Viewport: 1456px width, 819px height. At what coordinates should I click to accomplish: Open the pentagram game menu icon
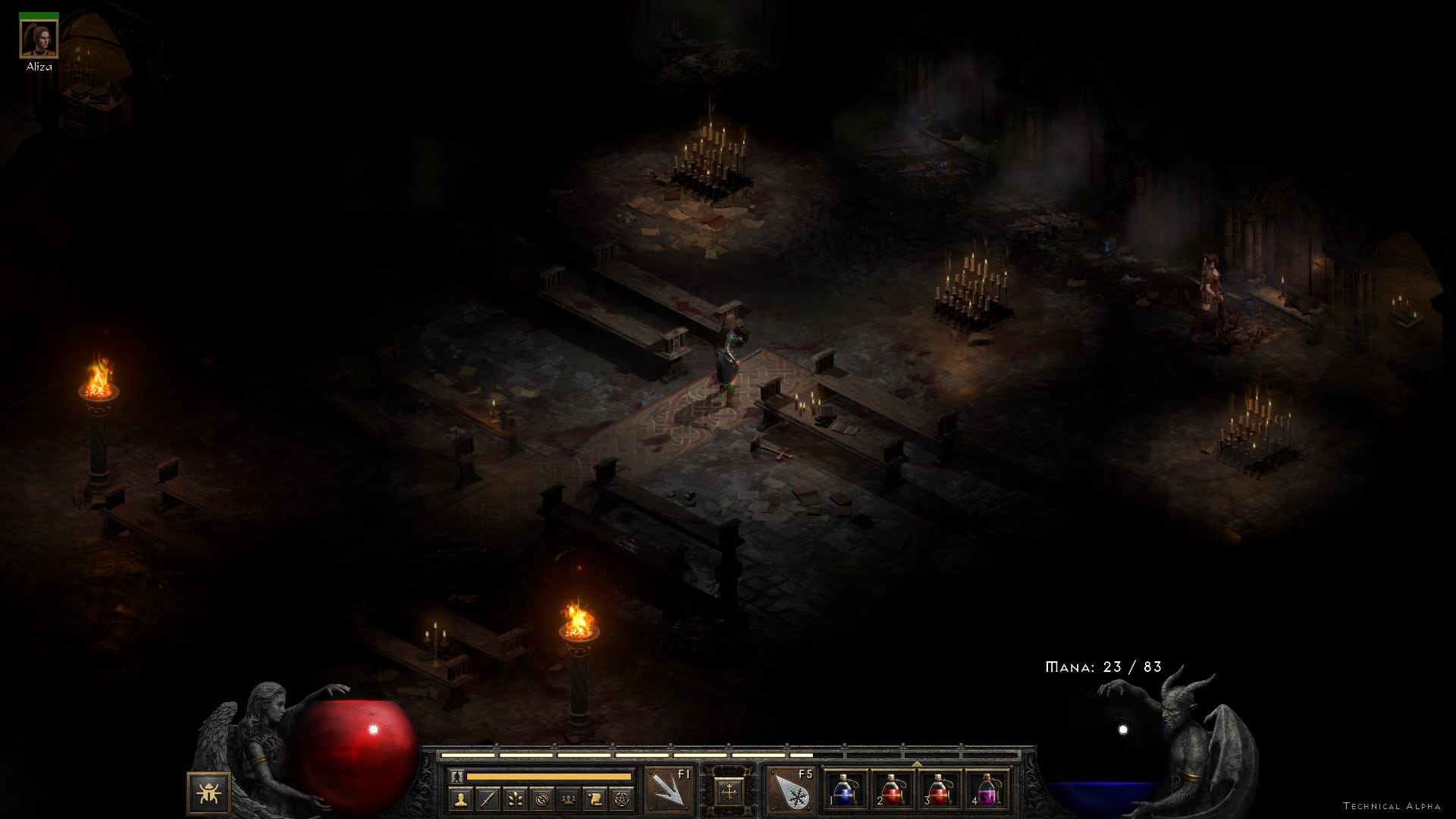pos(621,799)
